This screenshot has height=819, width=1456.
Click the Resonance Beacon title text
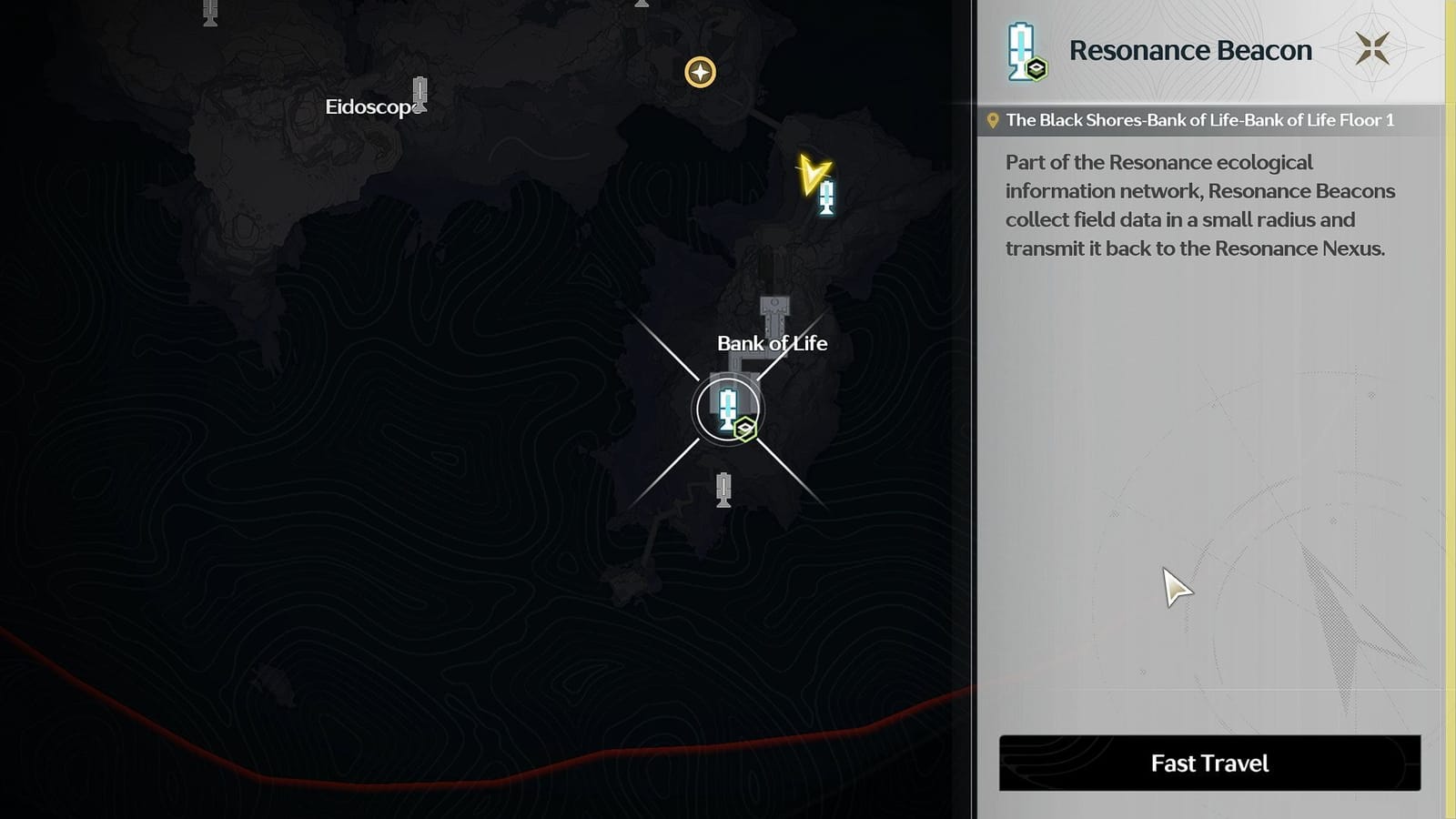click(x=1190, y=50)
